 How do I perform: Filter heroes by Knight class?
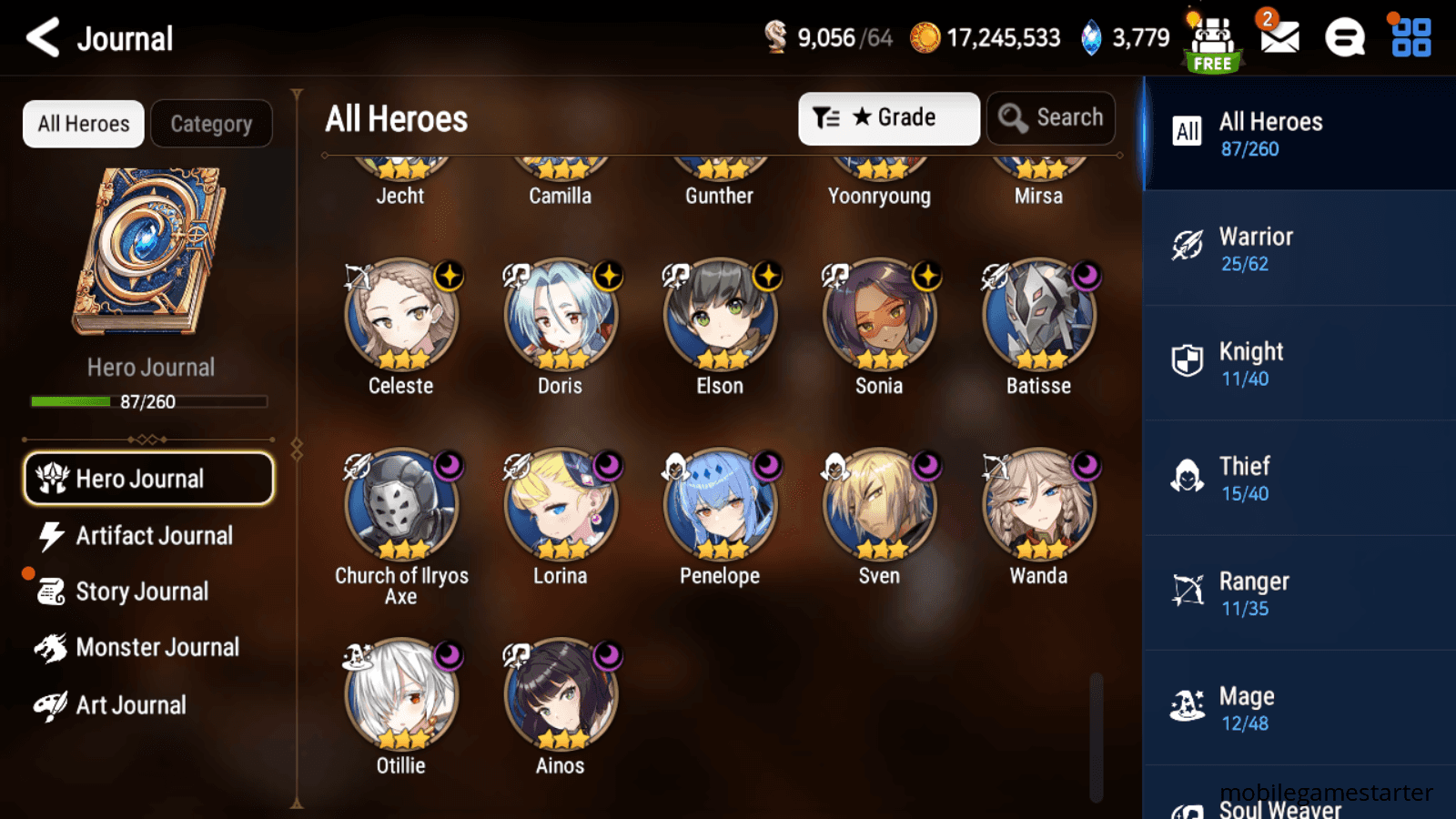(1298, 363)
